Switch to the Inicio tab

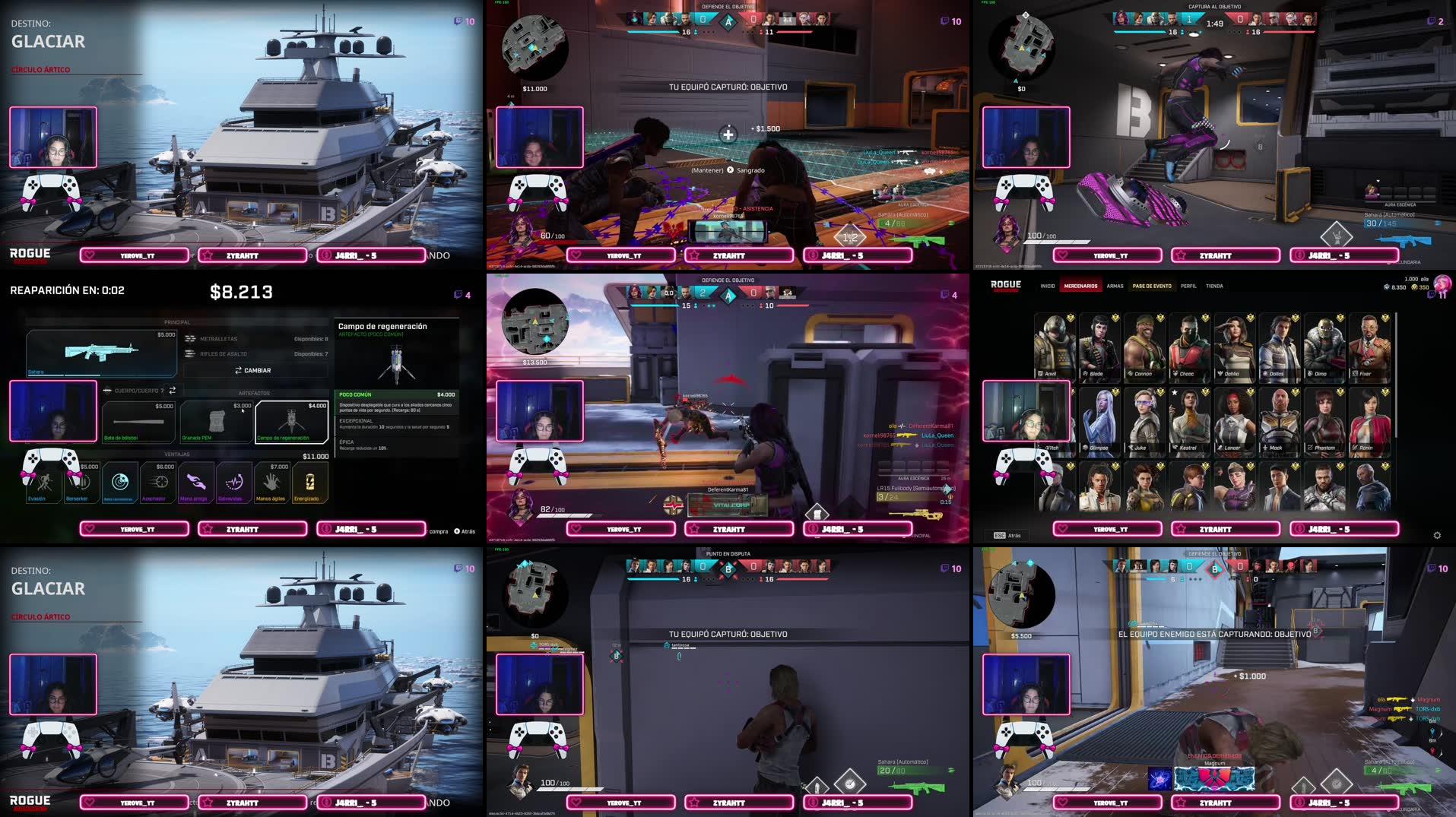tap(1047, 287)
